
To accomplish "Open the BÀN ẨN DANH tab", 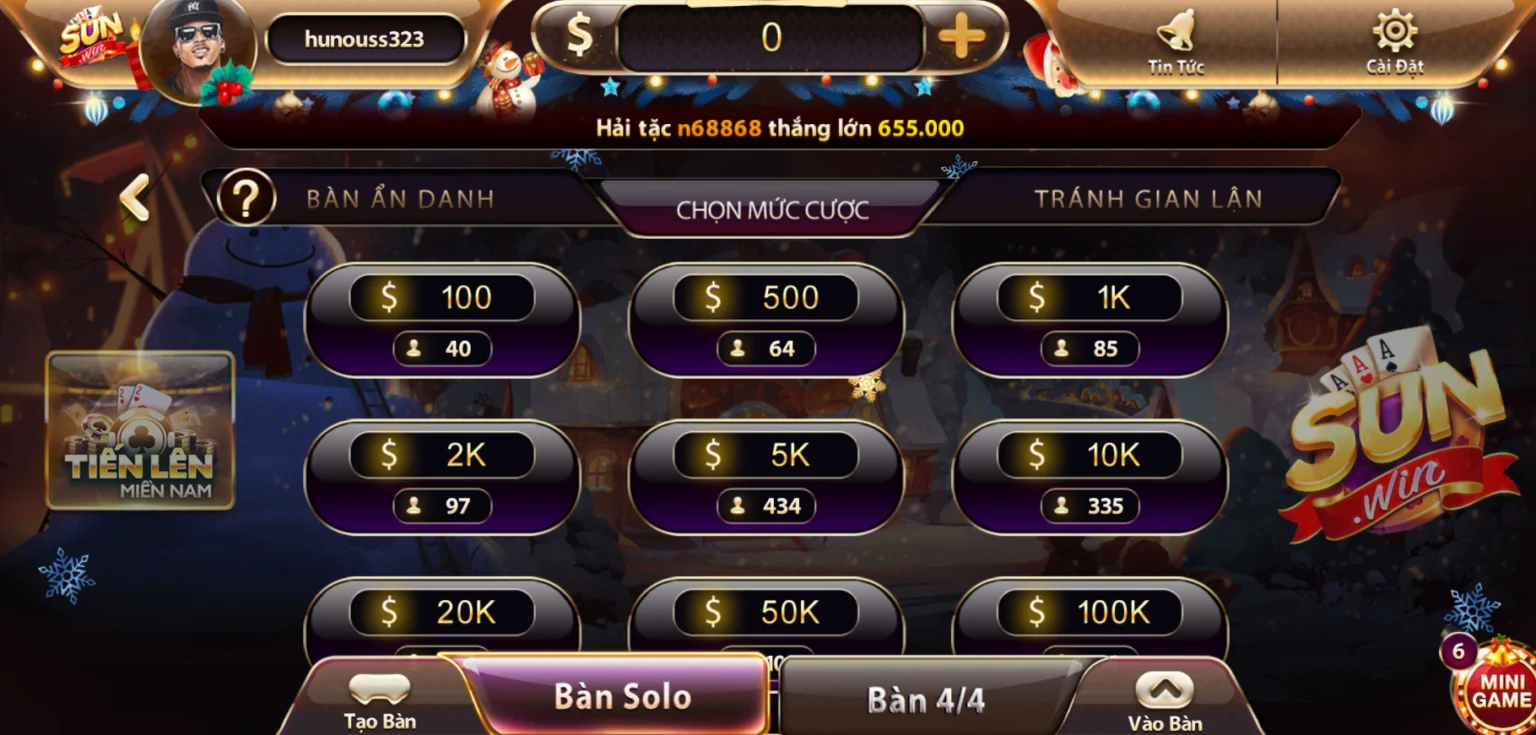I will point(400,197).
